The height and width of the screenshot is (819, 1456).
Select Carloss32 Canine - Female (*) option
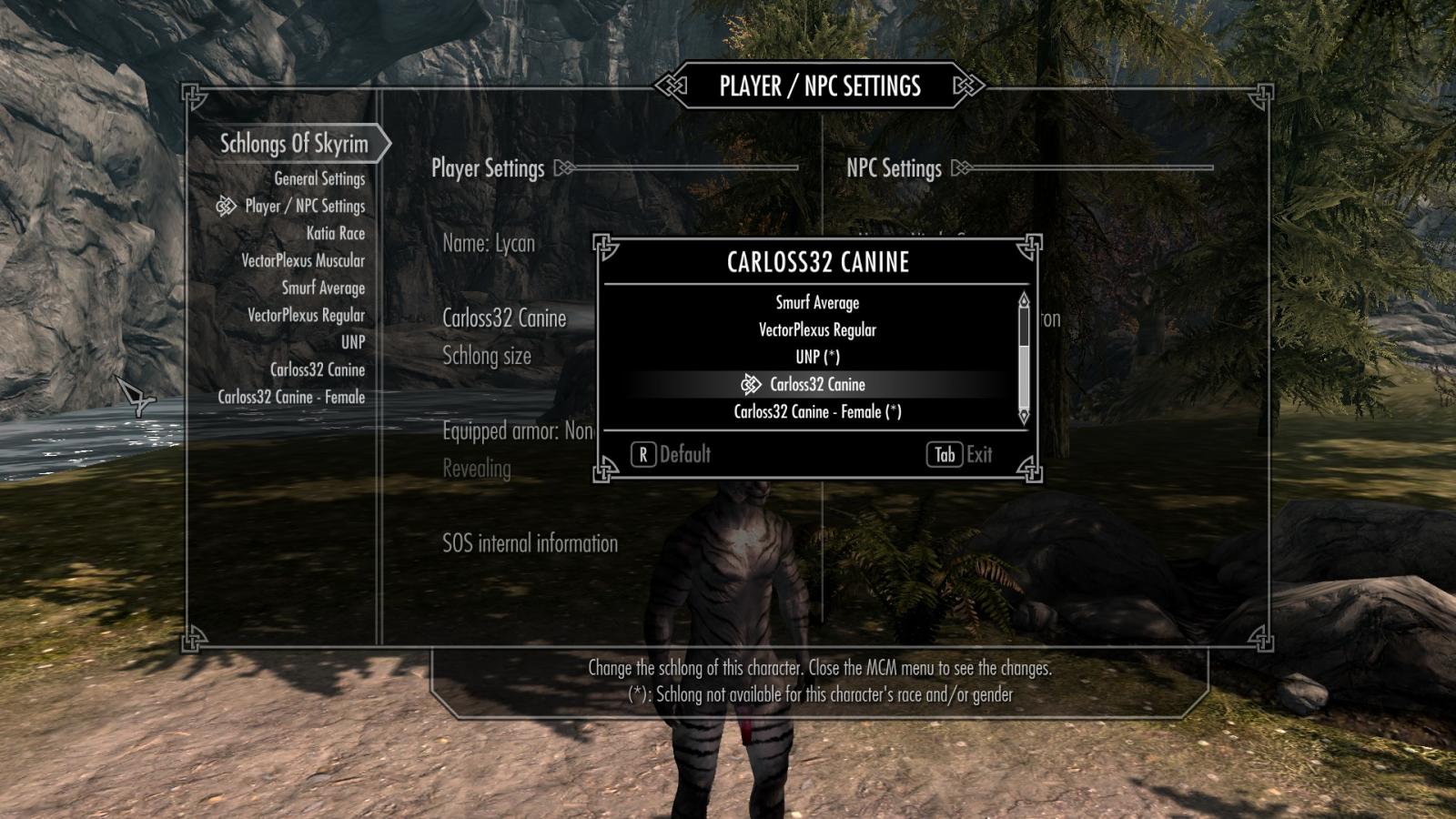pos(816,412)
